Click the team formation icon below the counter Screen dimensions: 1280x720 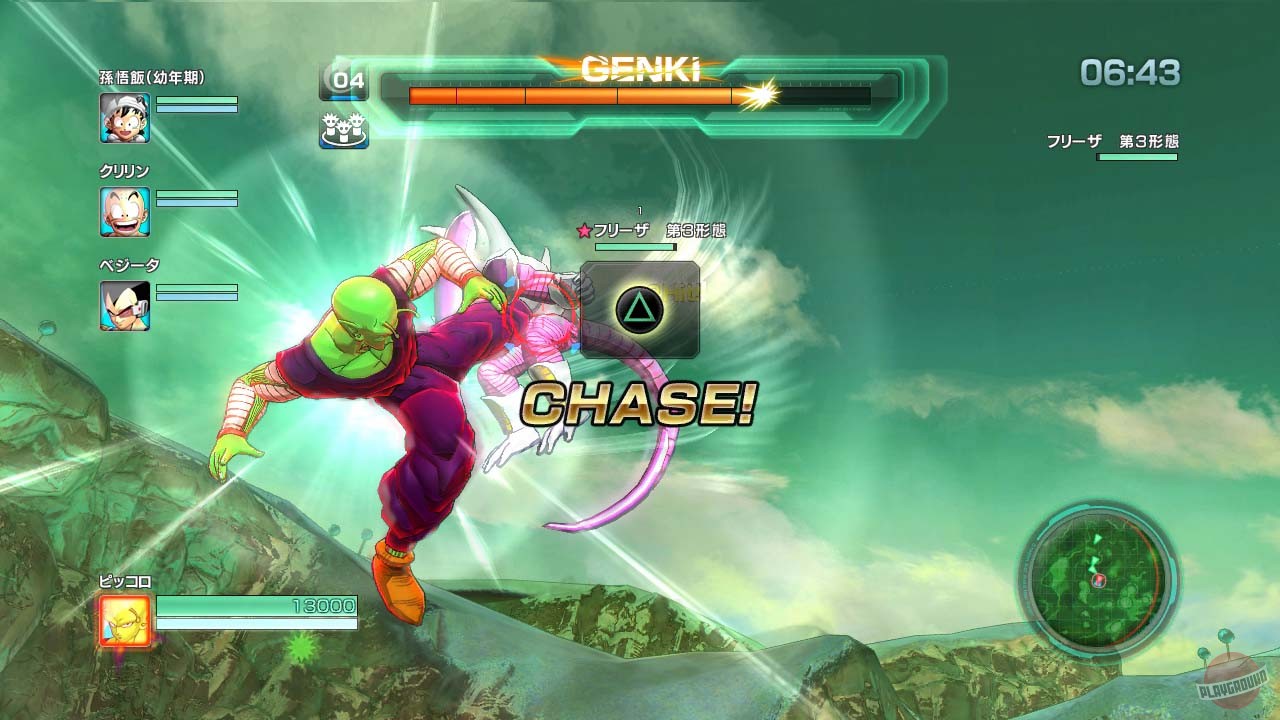(344, 128)
